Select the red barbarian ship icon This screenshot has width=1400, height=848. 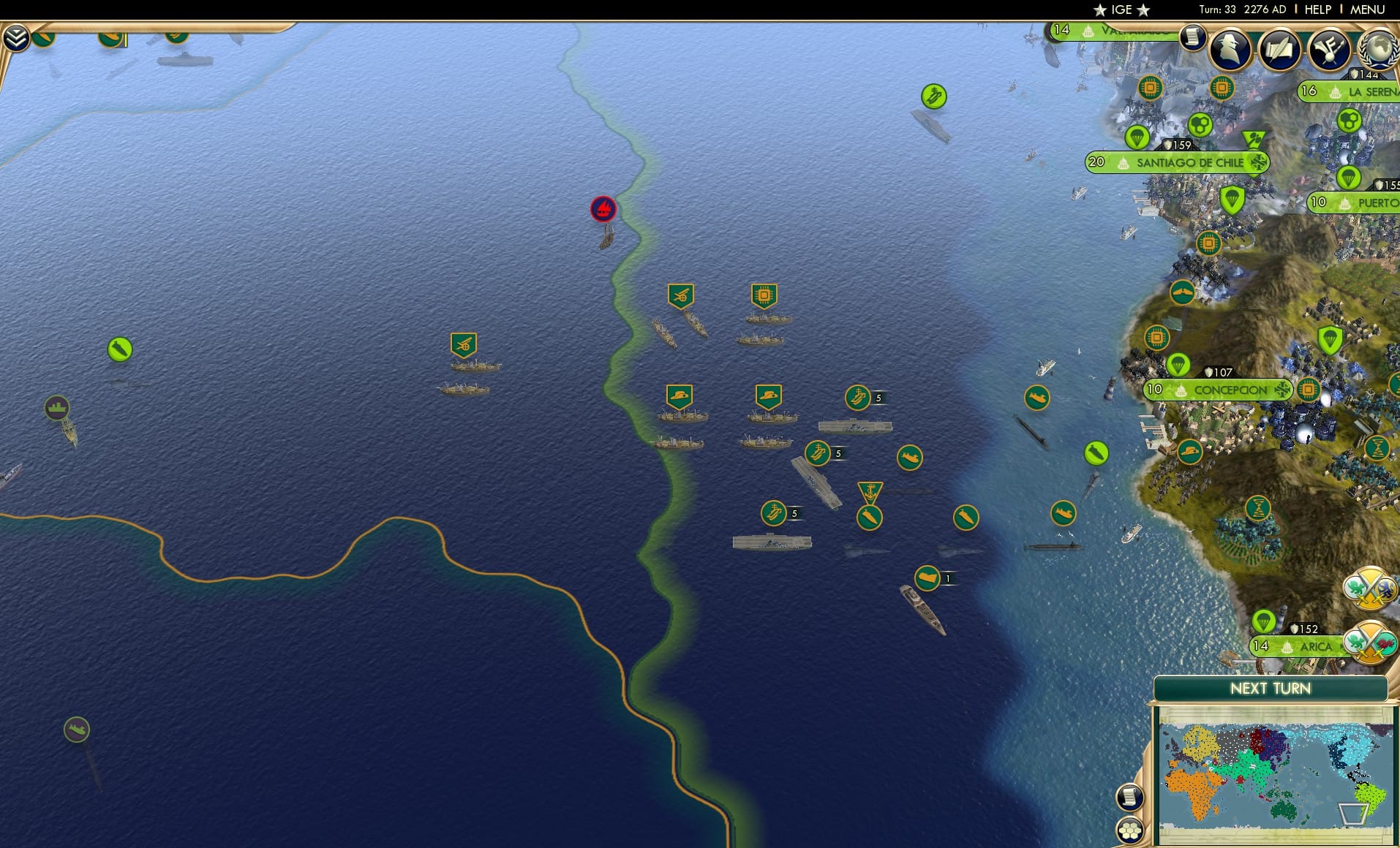pyautogui.click(x=603, y=208)
